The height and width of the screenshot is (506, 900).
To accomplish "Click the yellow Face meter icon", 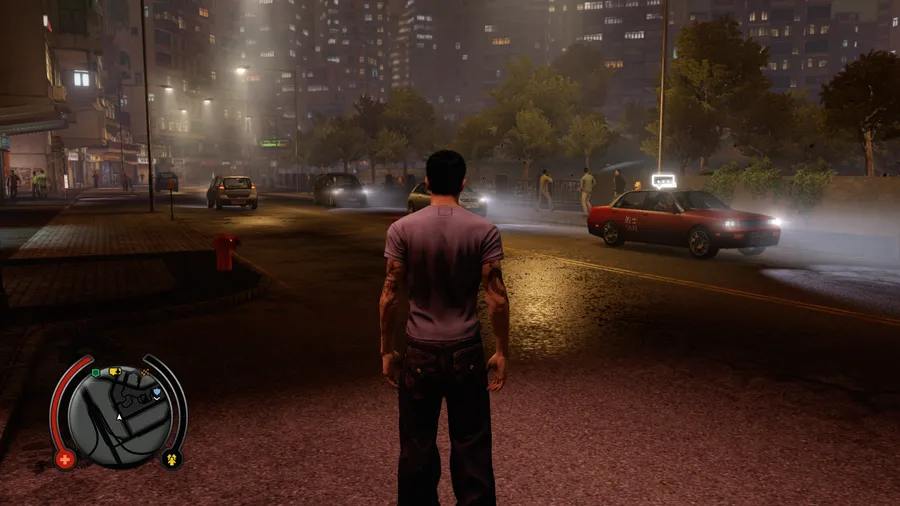I will coord(171,460).
